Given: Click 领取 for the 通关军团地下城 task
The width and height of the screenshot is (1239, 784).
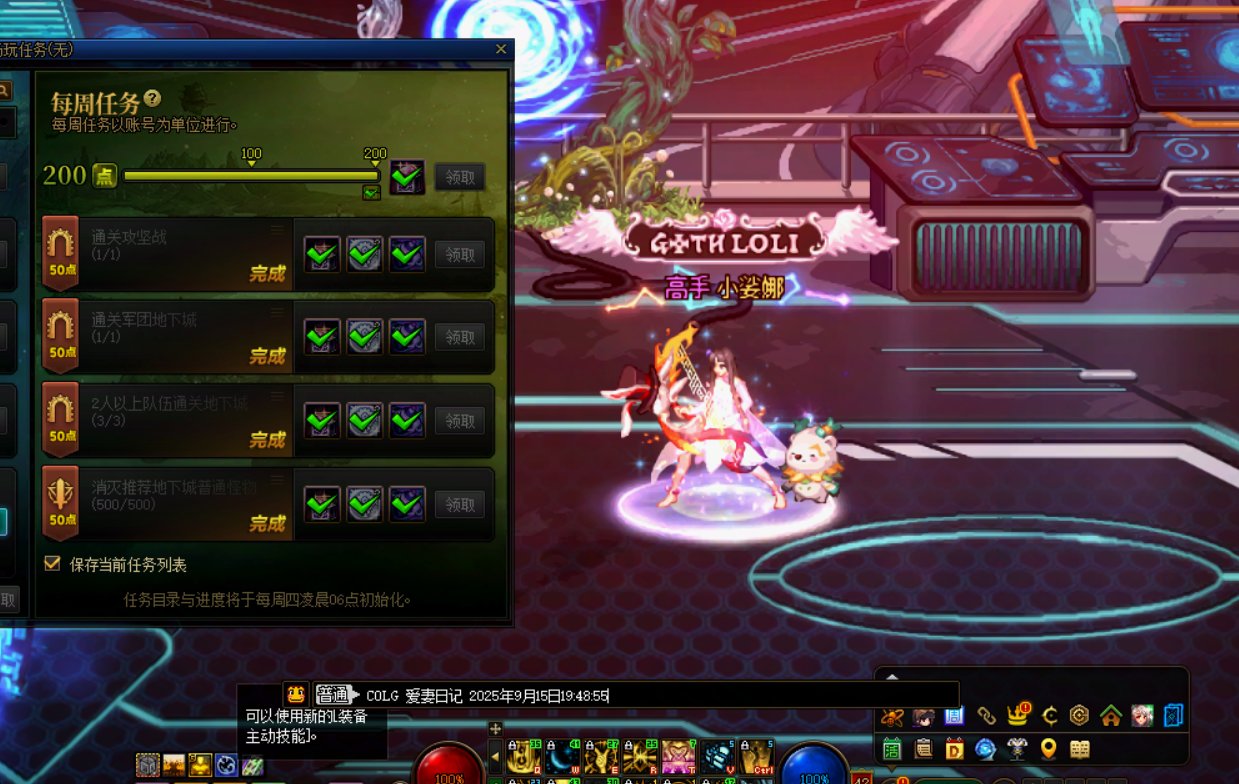Looking at the screenshot, I should tap(460, 337).
